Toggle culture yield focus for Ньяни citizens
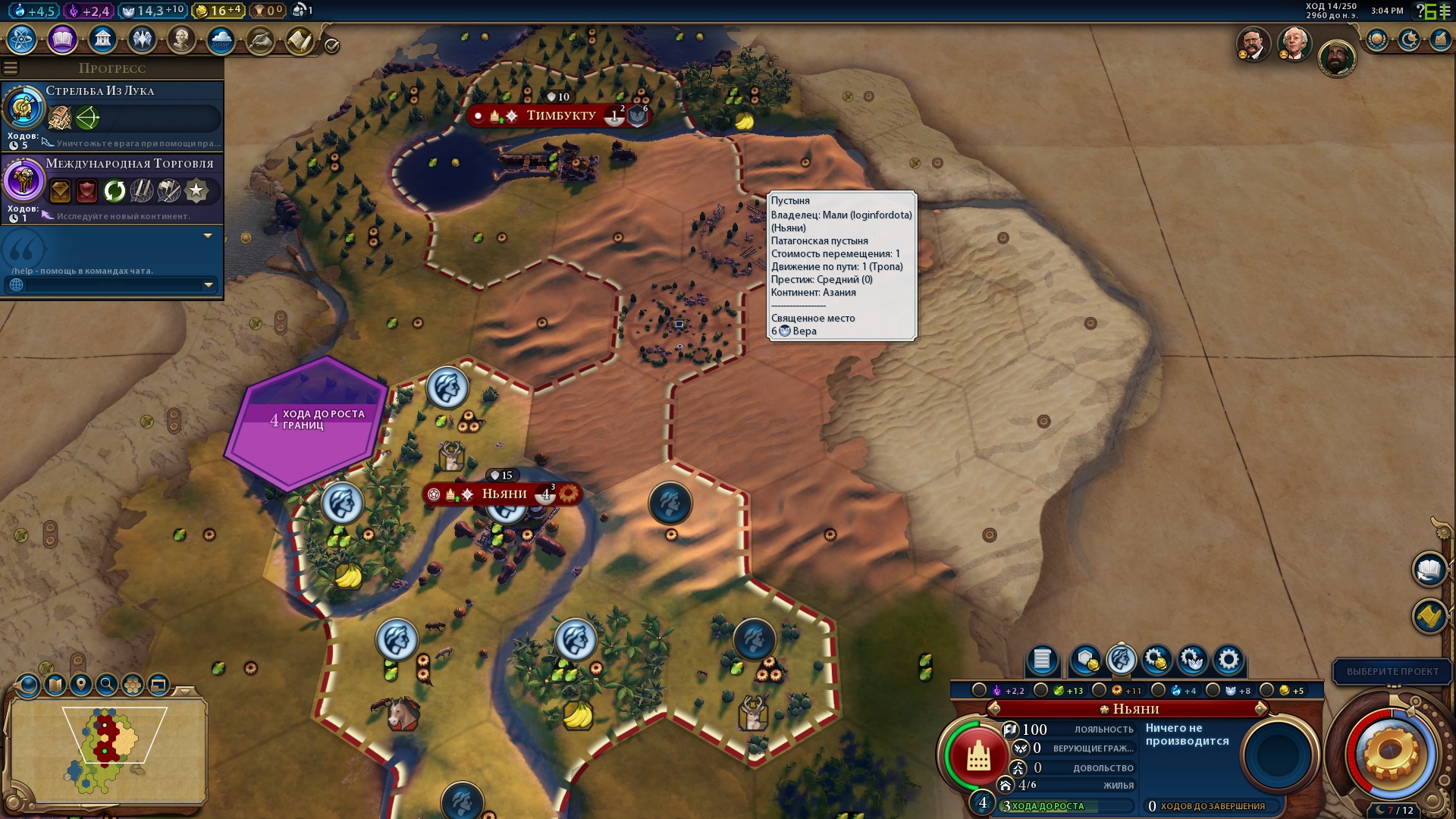 [x=980, y=690]
